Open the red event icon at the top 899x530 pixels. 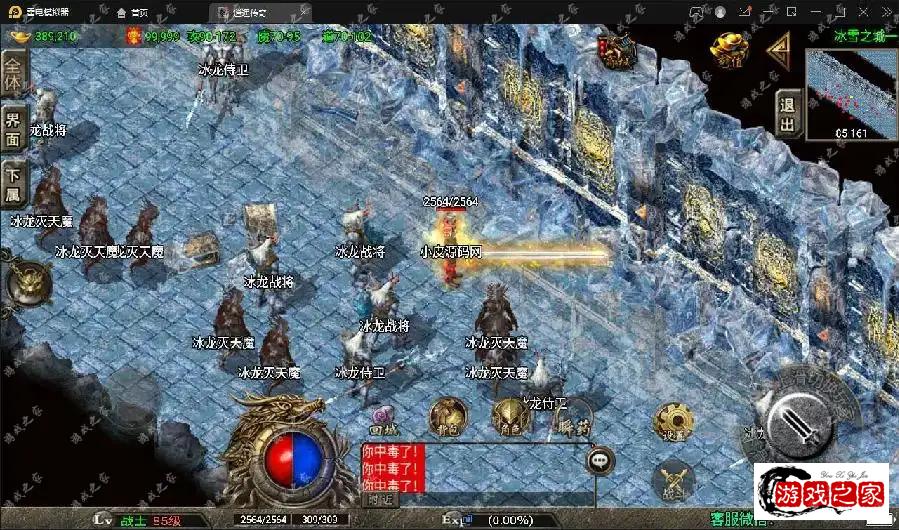point(618,47)
